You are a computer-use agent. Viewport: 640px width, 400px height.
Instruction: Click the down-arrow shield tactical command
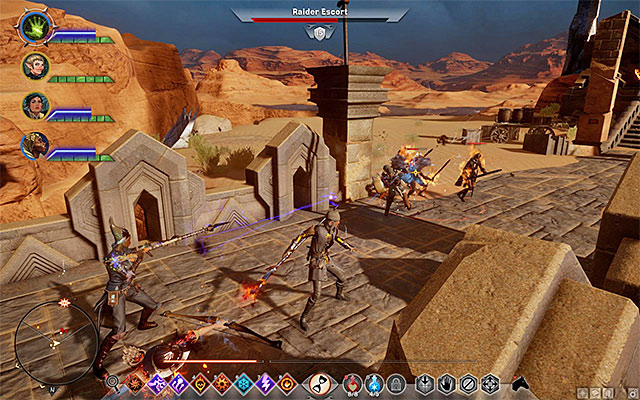click(425, 382)
